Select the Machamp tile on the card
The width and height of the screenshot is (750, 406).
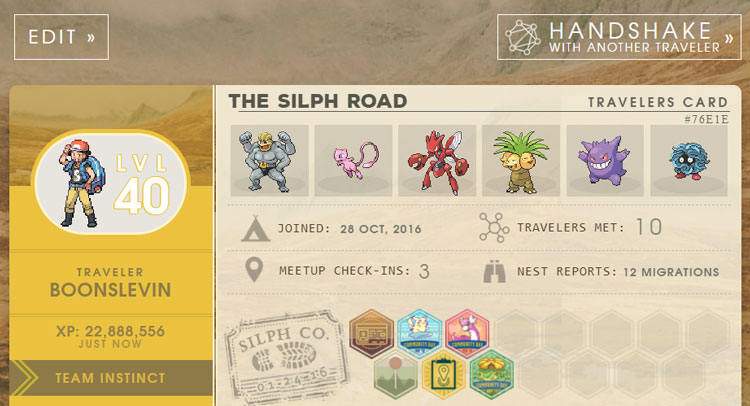pos(268,159)
